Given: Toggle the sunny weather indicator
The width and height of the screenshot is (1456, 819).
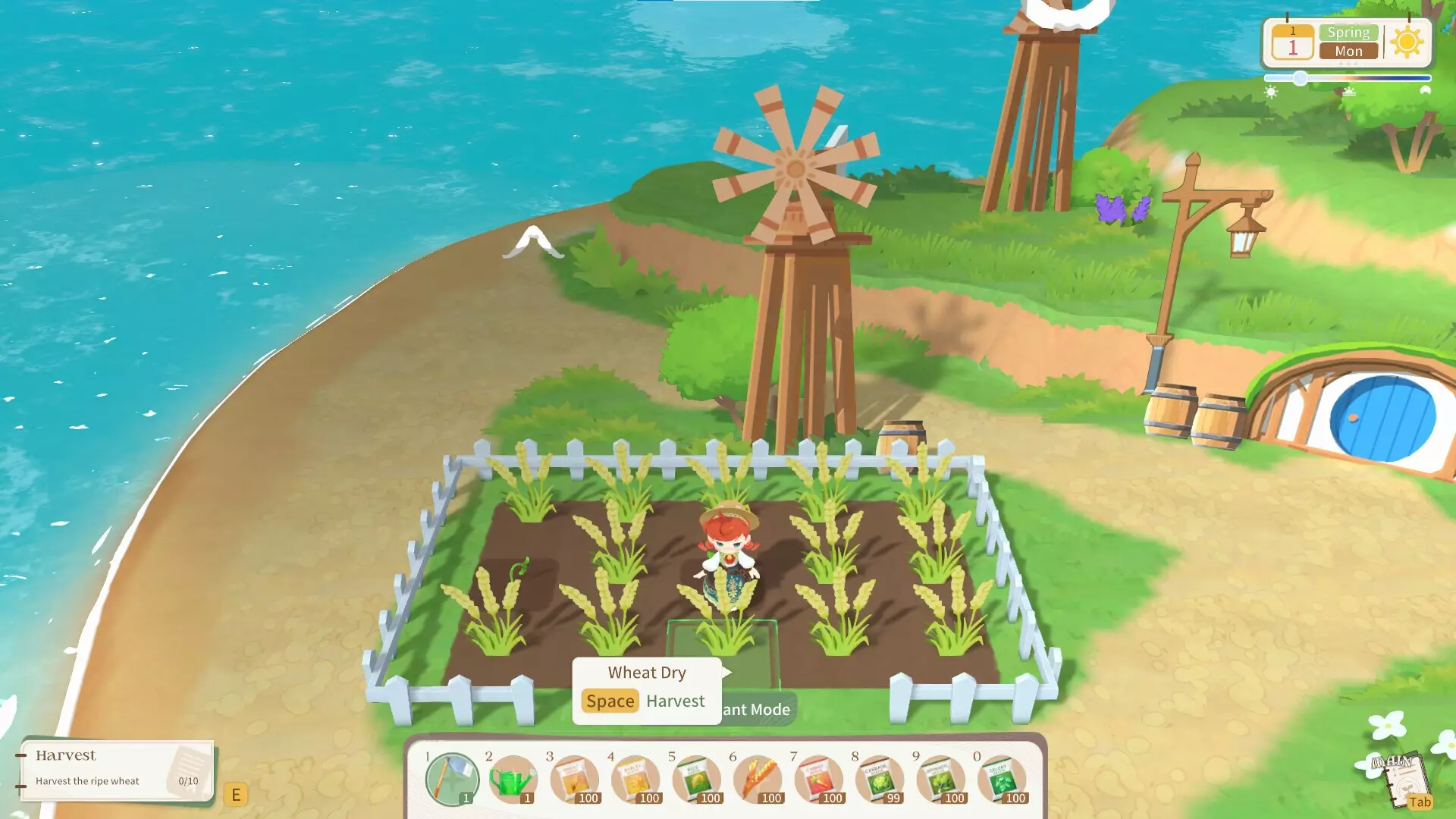Looking at the screenshot, I should point(1407,42).
